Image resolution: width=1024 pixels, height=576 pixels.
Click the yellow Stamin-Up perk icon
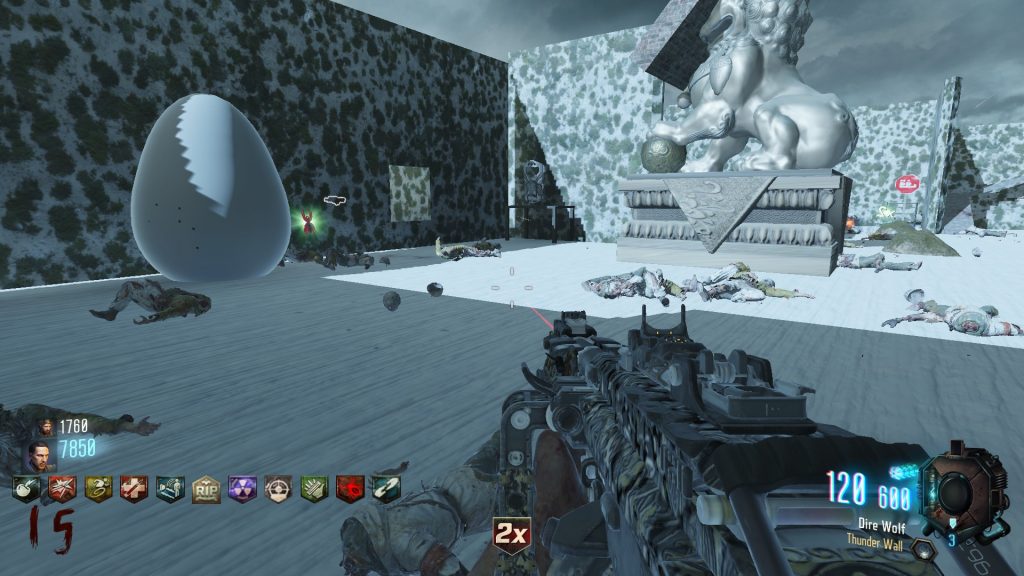point(98,489)
